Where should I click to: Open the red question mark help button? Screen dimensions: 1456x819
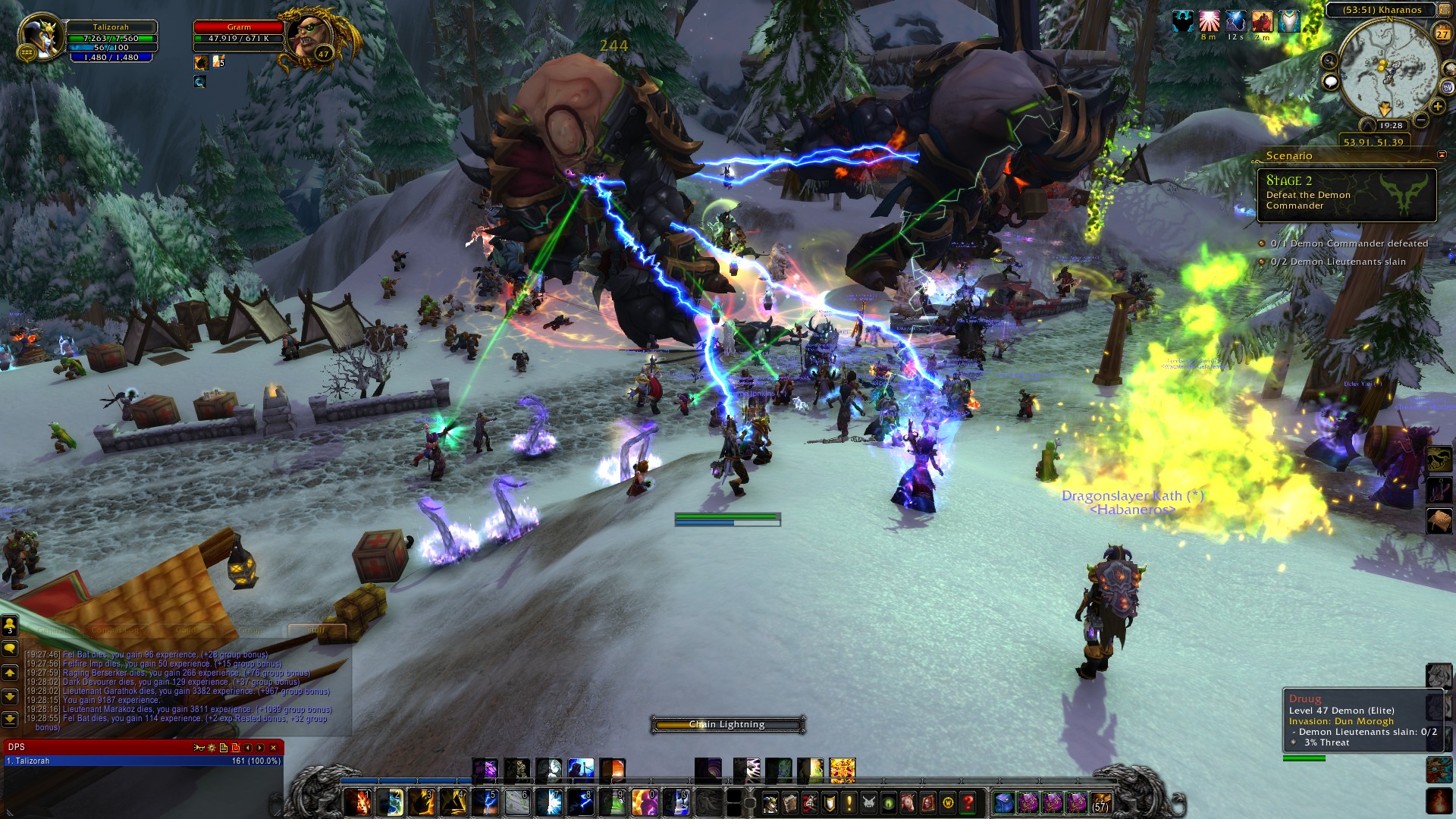point(967,802)
